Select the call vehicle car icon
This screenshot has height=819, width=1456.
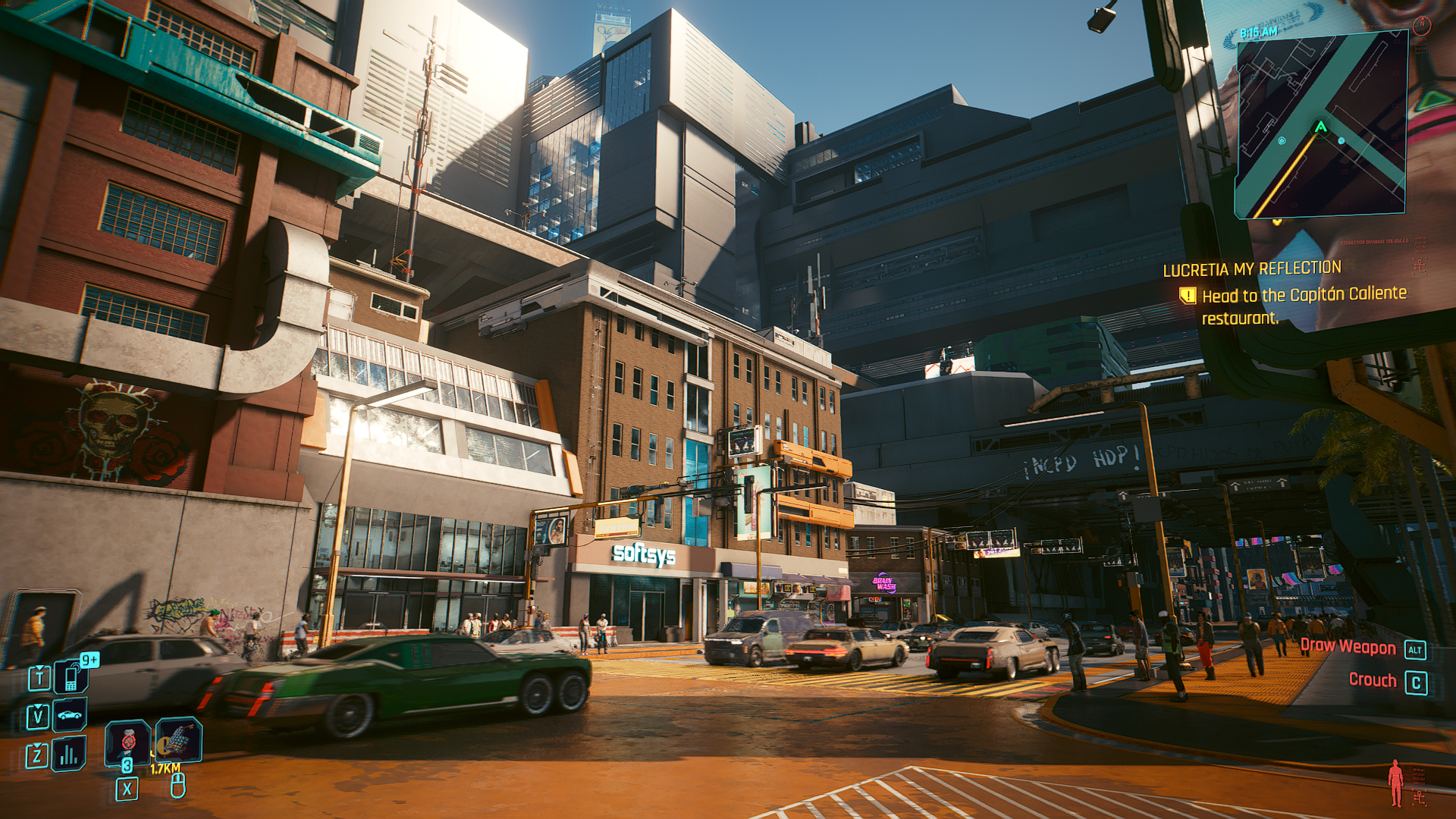(70, 715)
